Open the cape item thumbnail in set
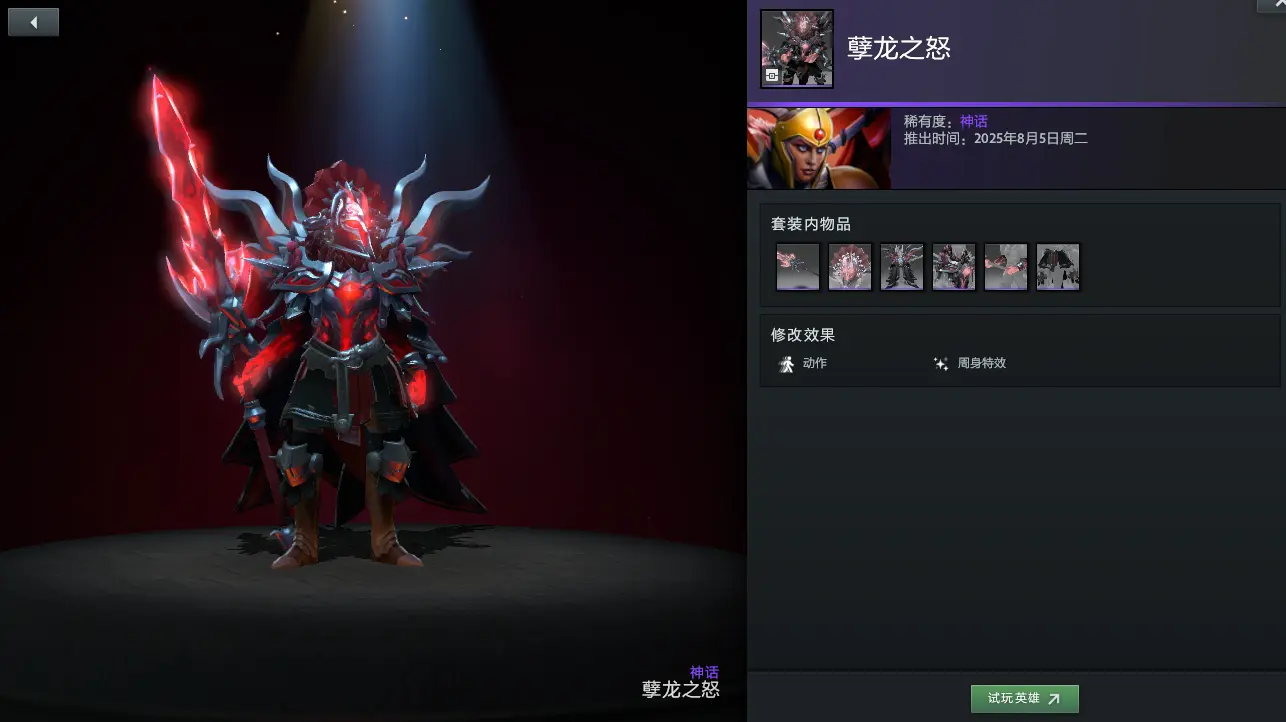 click(1058, 266)
